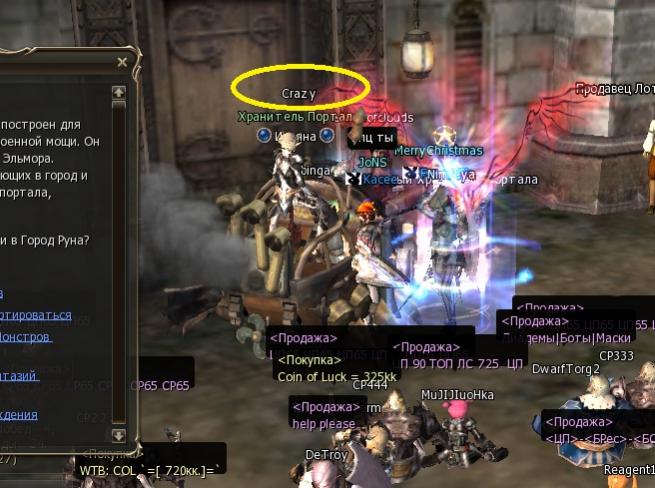Click the dialog scrollbar's up arrow
This screenshot has width=655, height=488.
point(118,92)
